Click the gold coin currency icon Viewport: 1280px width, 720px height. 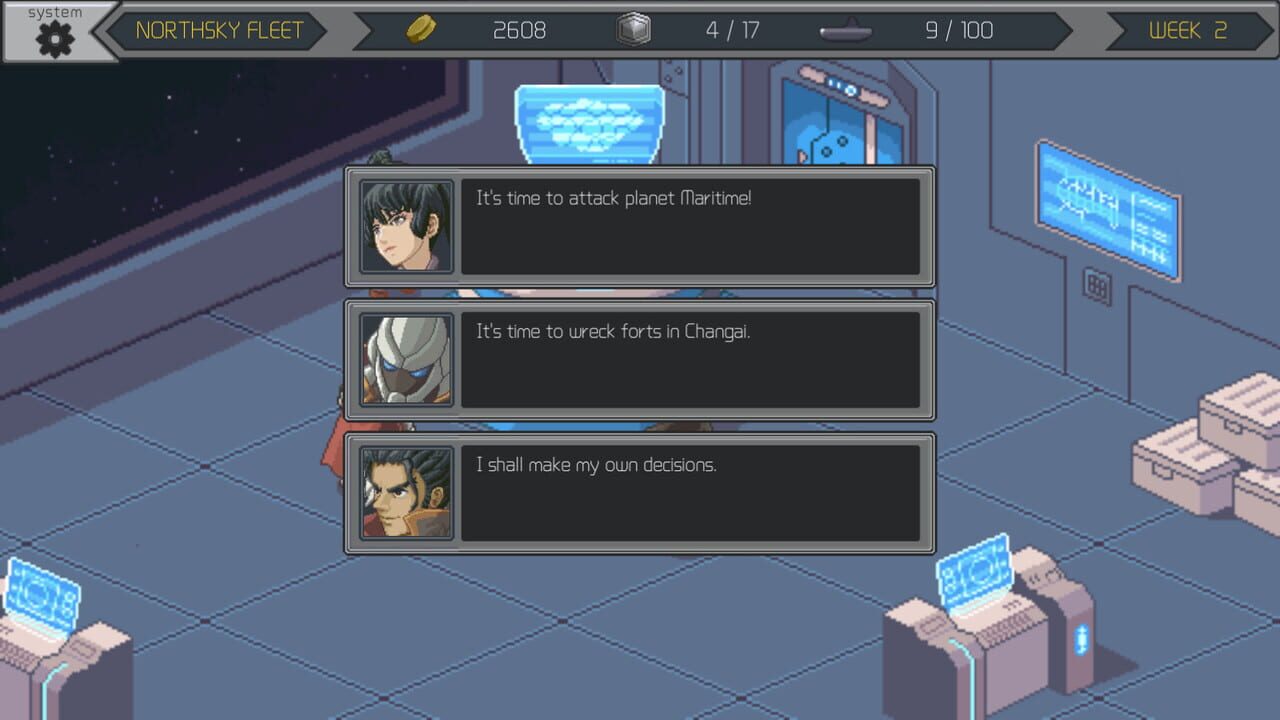point(421,29)
